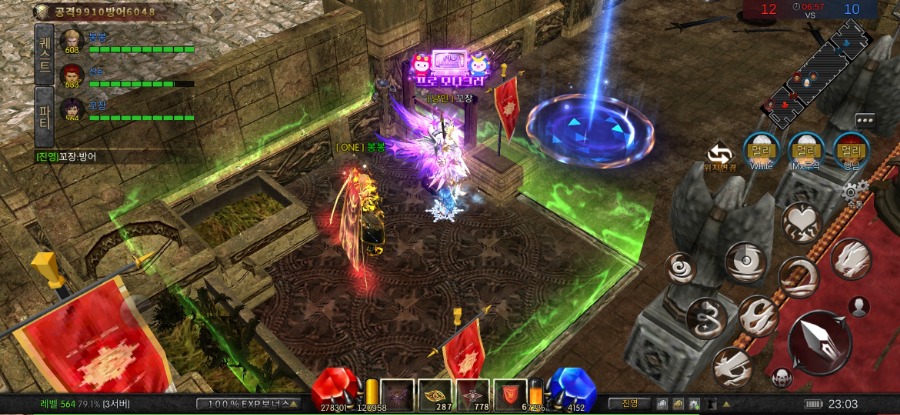
Task: Switch to the 파티 (Party) tab
Action: click(x=44, y=108)
